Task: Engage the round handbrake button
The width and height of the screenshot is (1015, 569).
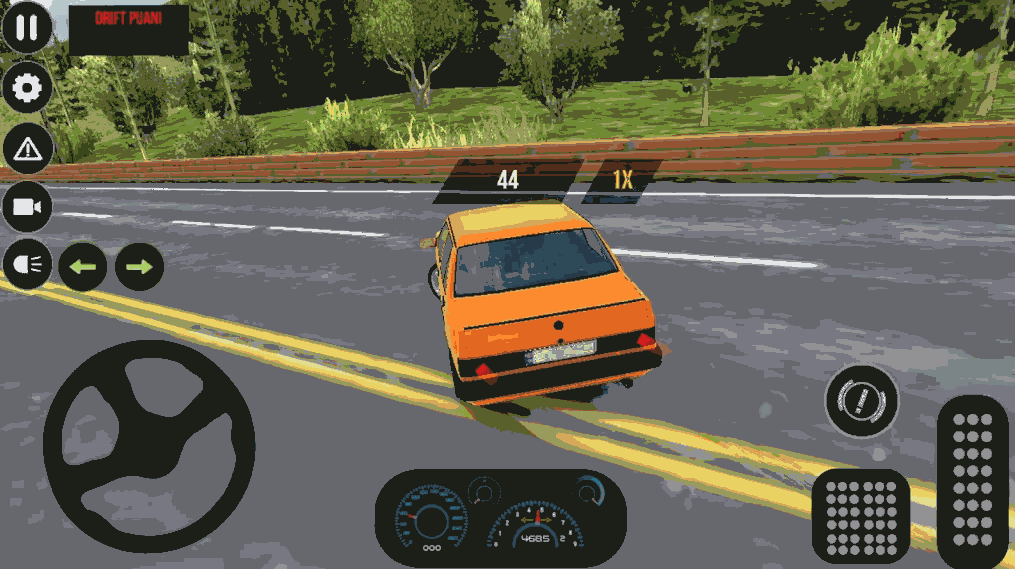Action: 861,401
